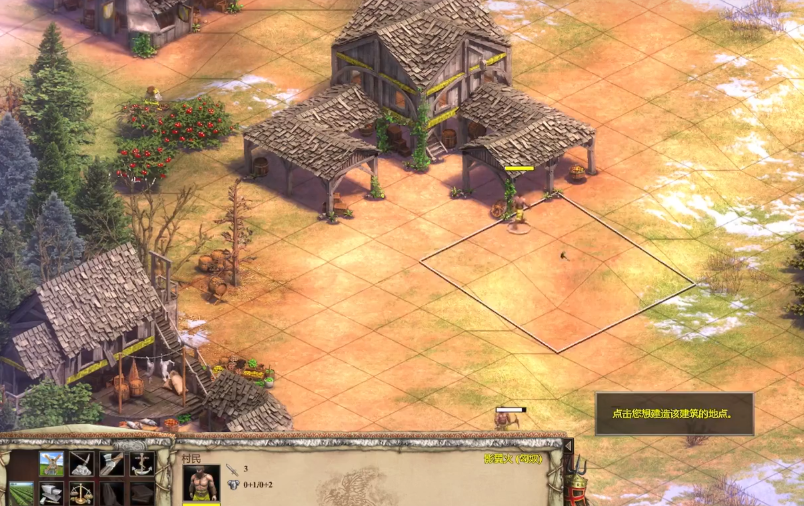Viewport: 804px width, 506px height.
Task: Select the lumber camp axe icon
Action: (112, 463)
